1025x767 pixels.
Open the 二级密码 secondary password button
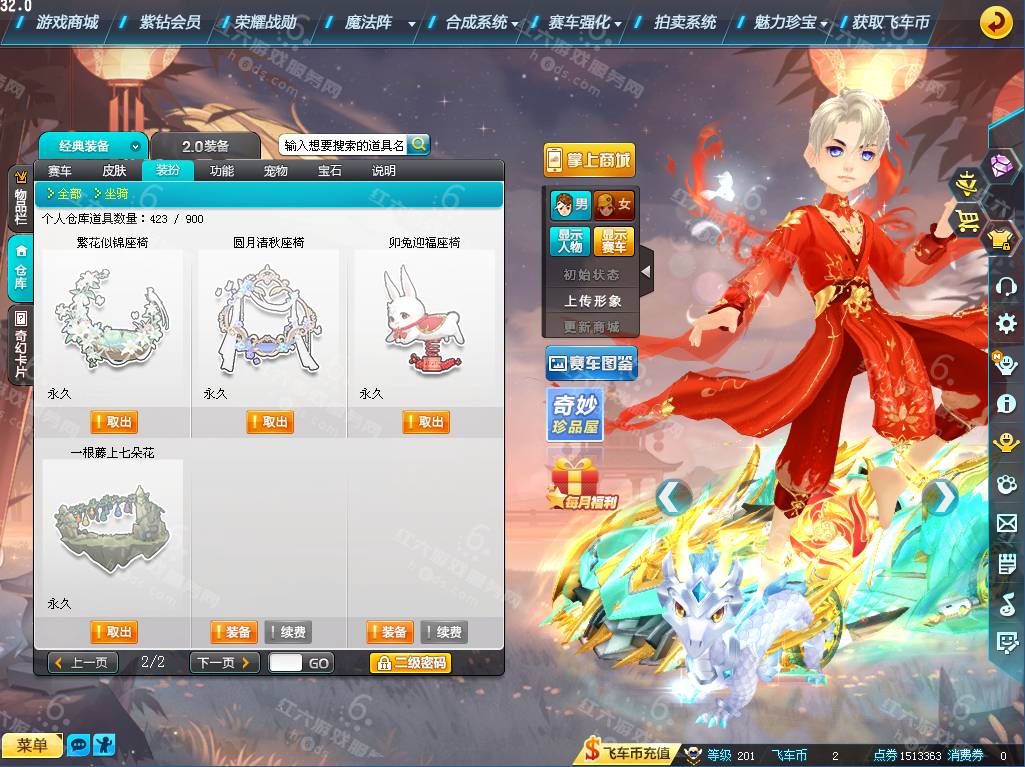[410, 662]
